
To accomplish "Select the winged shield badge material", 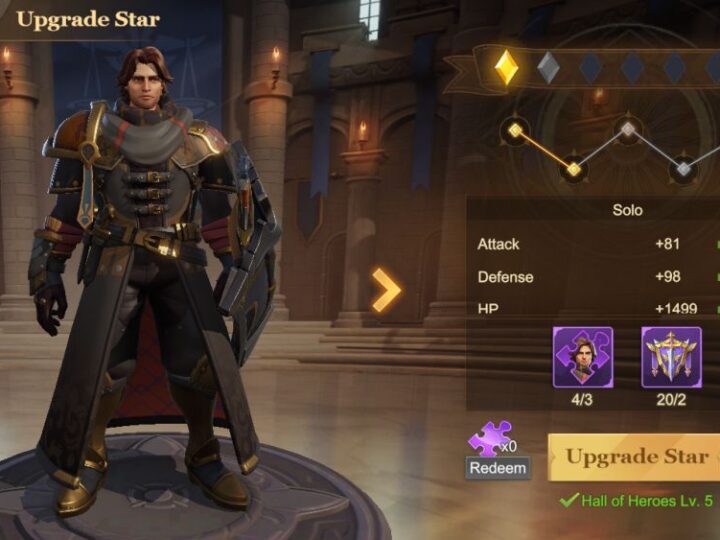I will [x=671, y=357].
